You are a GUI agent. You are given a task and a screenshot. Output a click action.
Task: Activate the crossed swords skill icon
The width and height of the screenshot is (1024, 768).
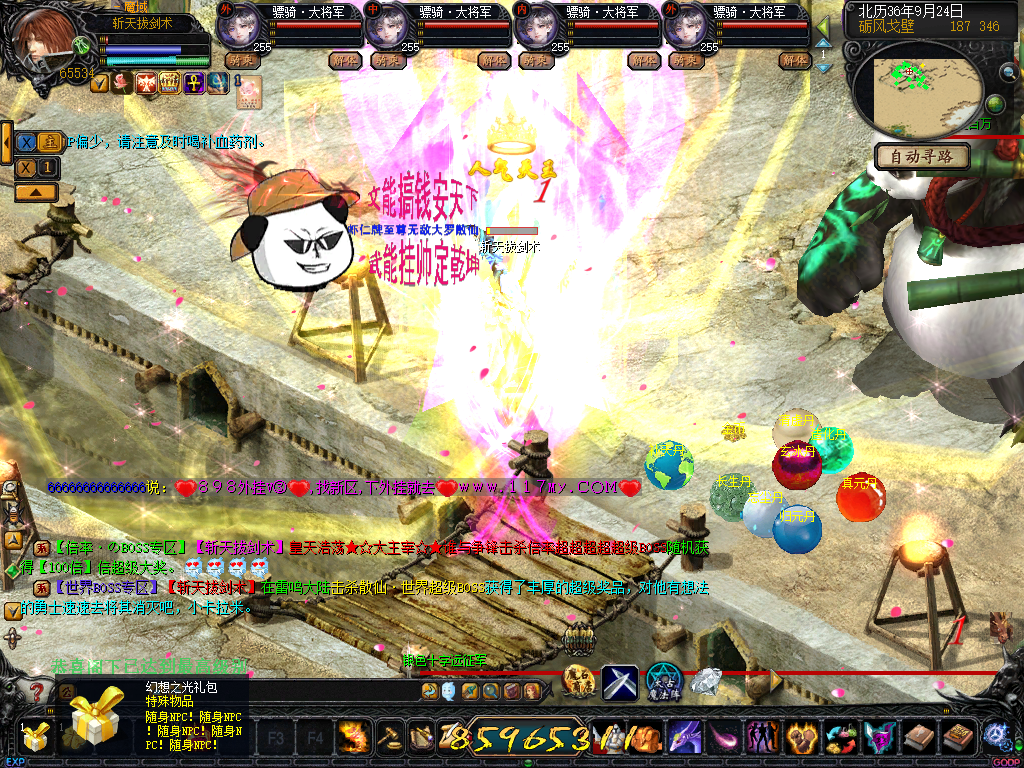coord(619,682)
